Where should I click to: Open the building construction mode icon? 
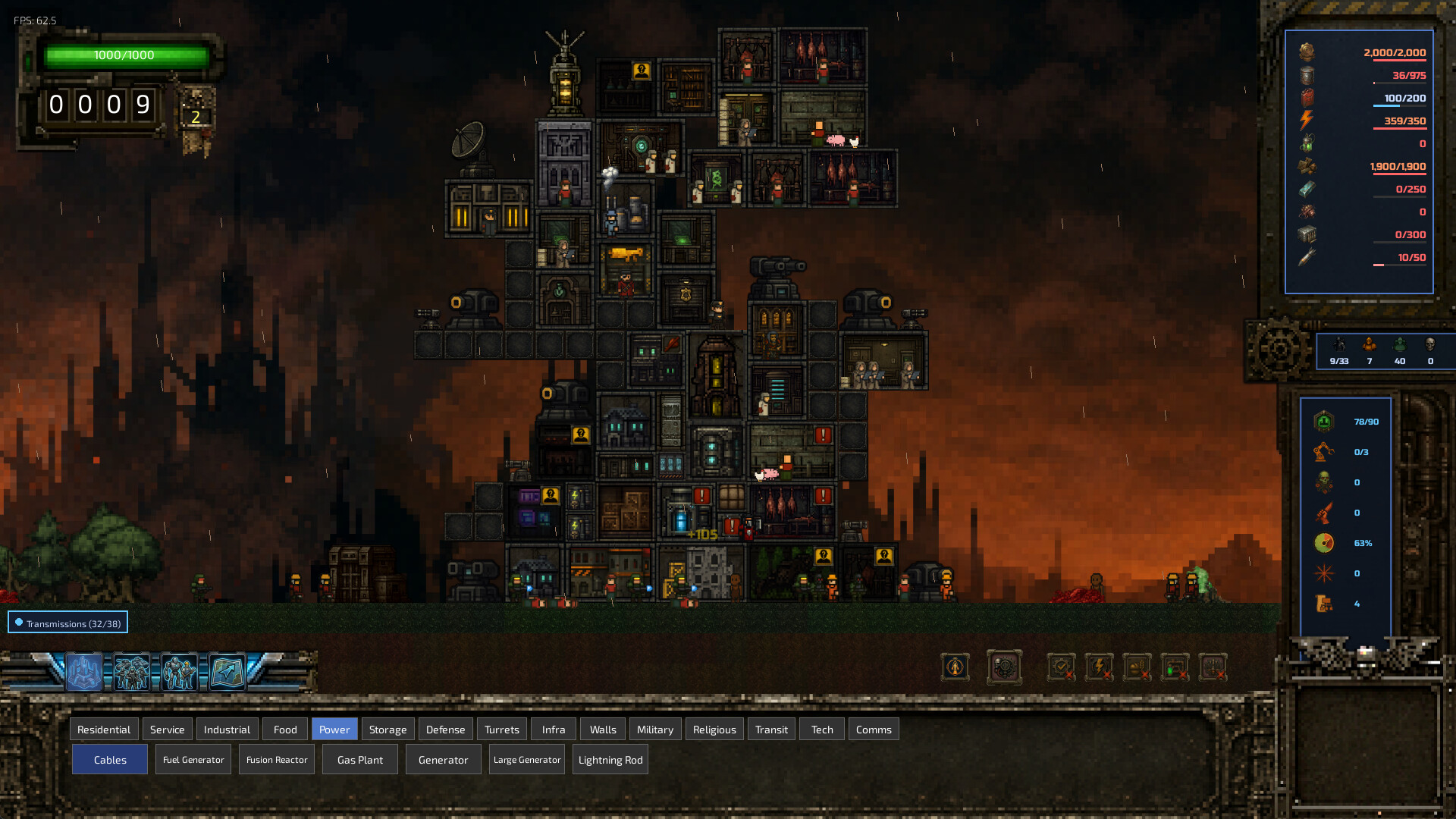click(84, 672)
